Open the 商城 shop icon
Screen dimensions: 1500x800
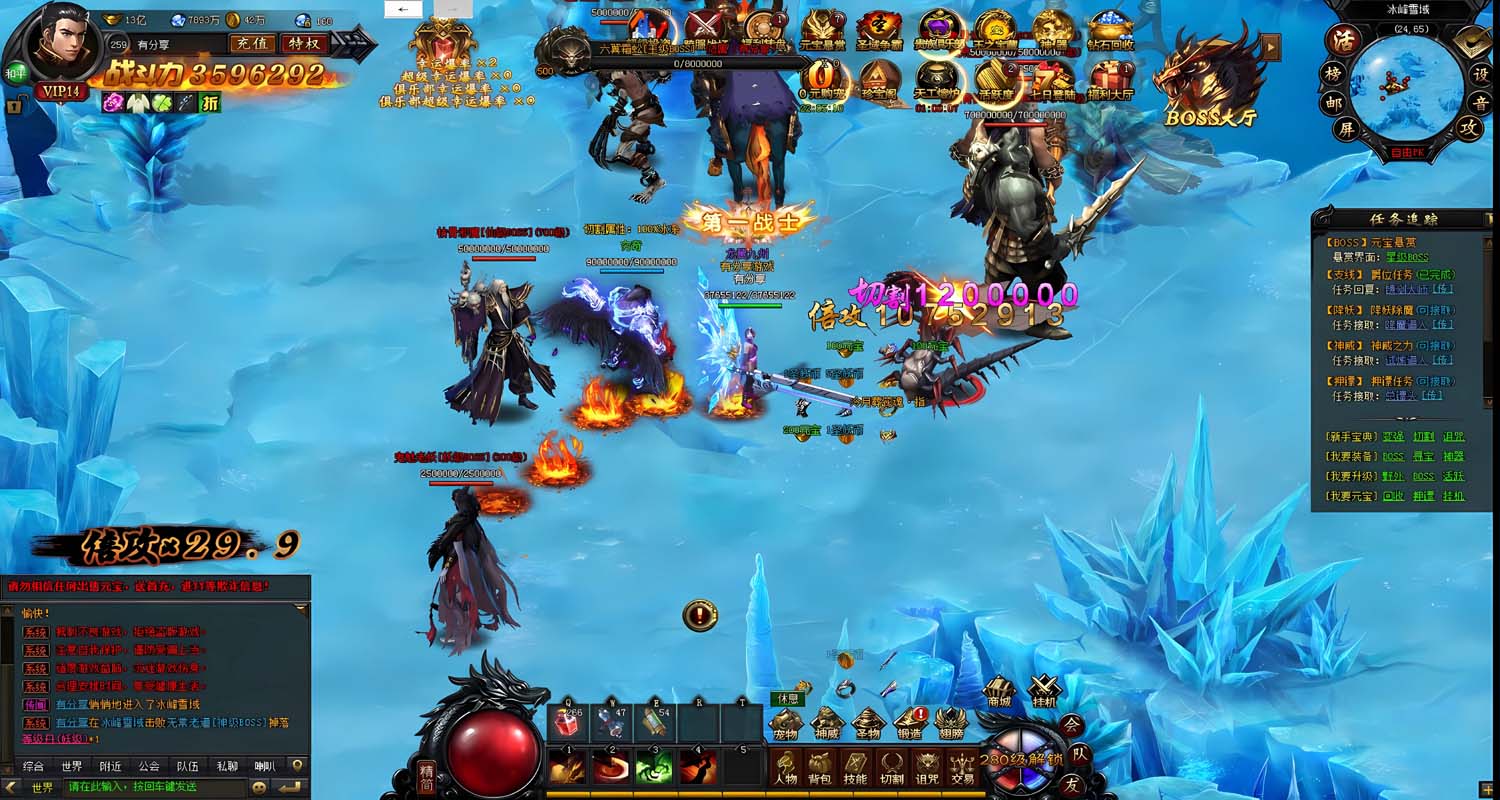[x=998, y=689]
